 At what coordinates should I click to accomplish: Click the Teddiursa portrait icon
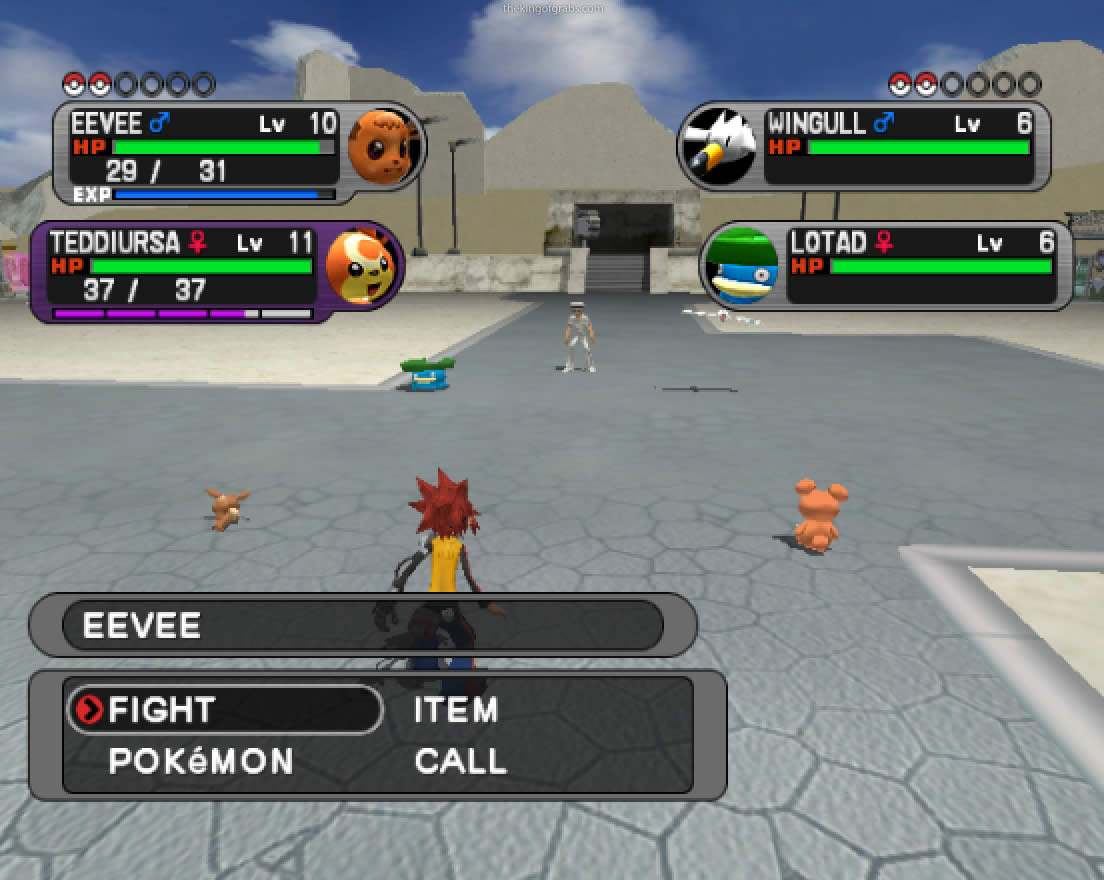(360, 266)
